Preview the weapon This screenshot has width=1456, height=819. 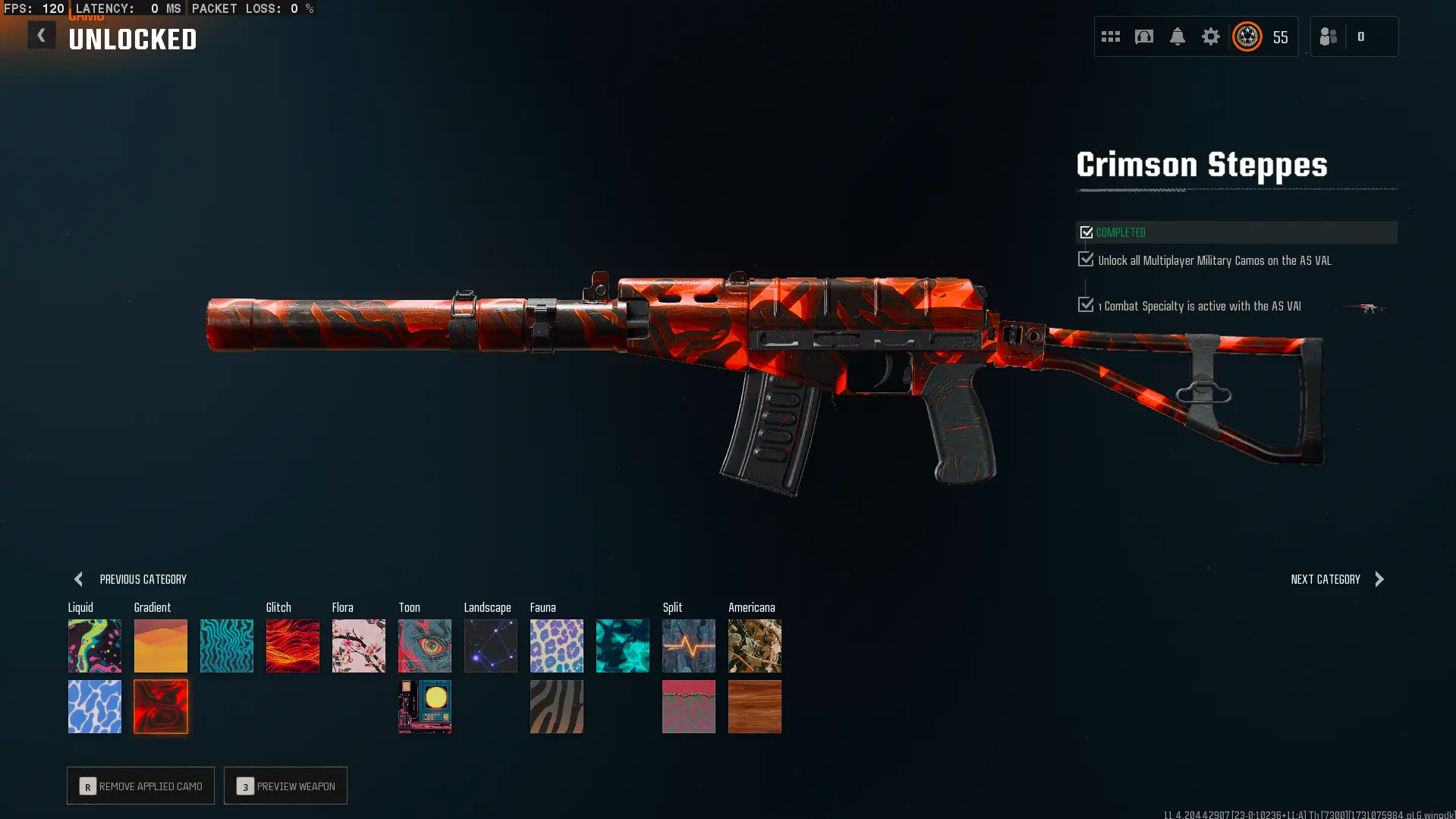click(285, 786)
